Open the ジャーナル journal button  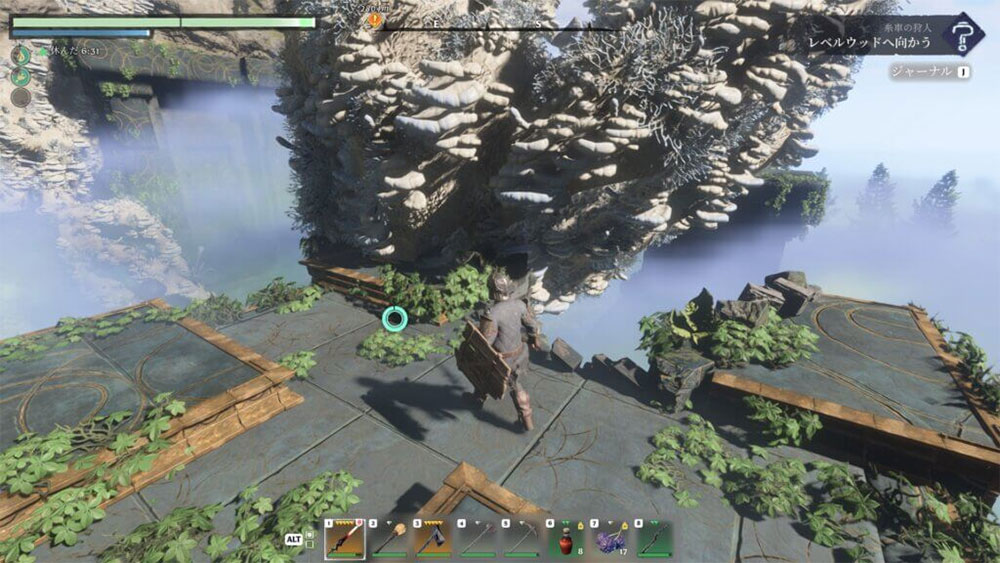pyautogui.click(x=930, y=72)
